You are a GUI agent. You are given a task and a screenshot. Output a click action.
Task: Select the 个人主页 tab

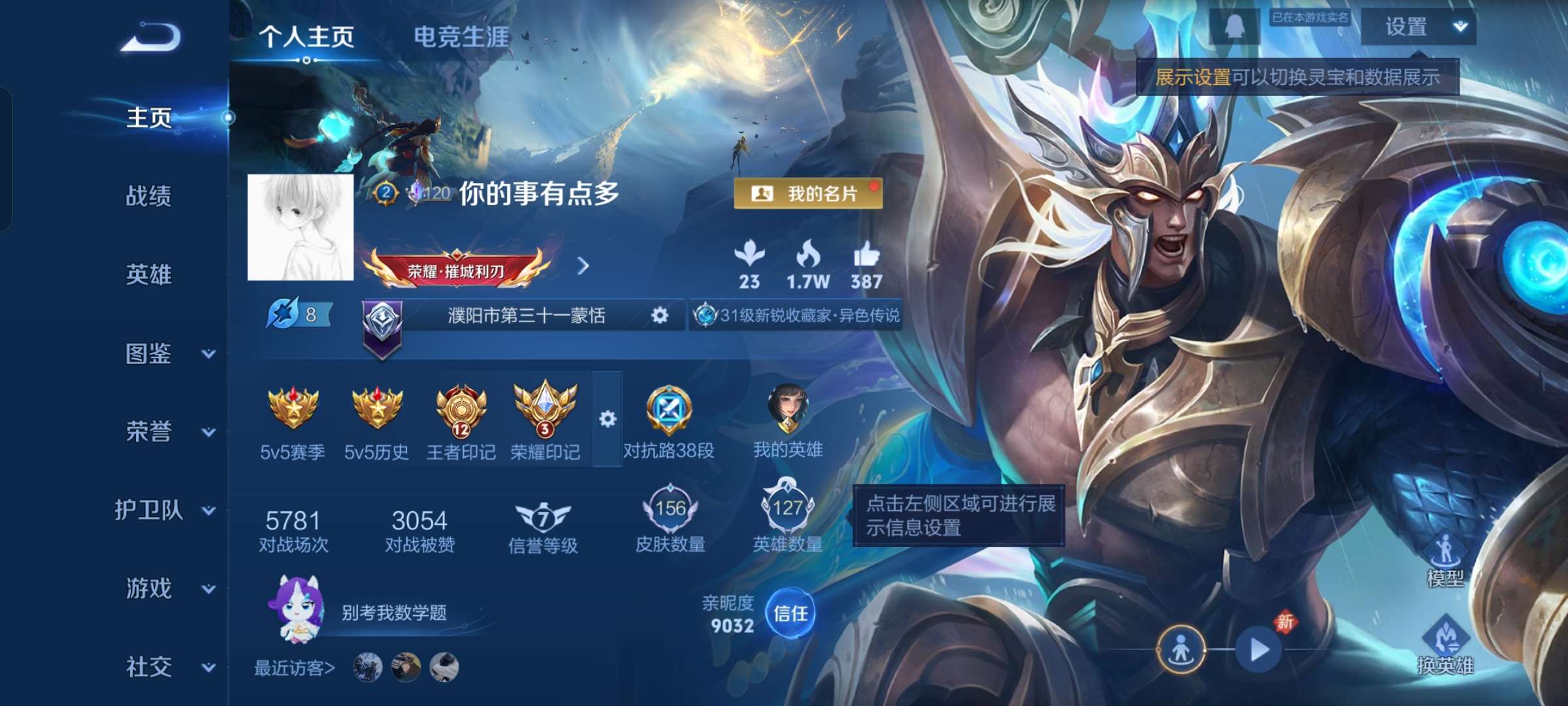pyautogui.click(x=306, y=38)
